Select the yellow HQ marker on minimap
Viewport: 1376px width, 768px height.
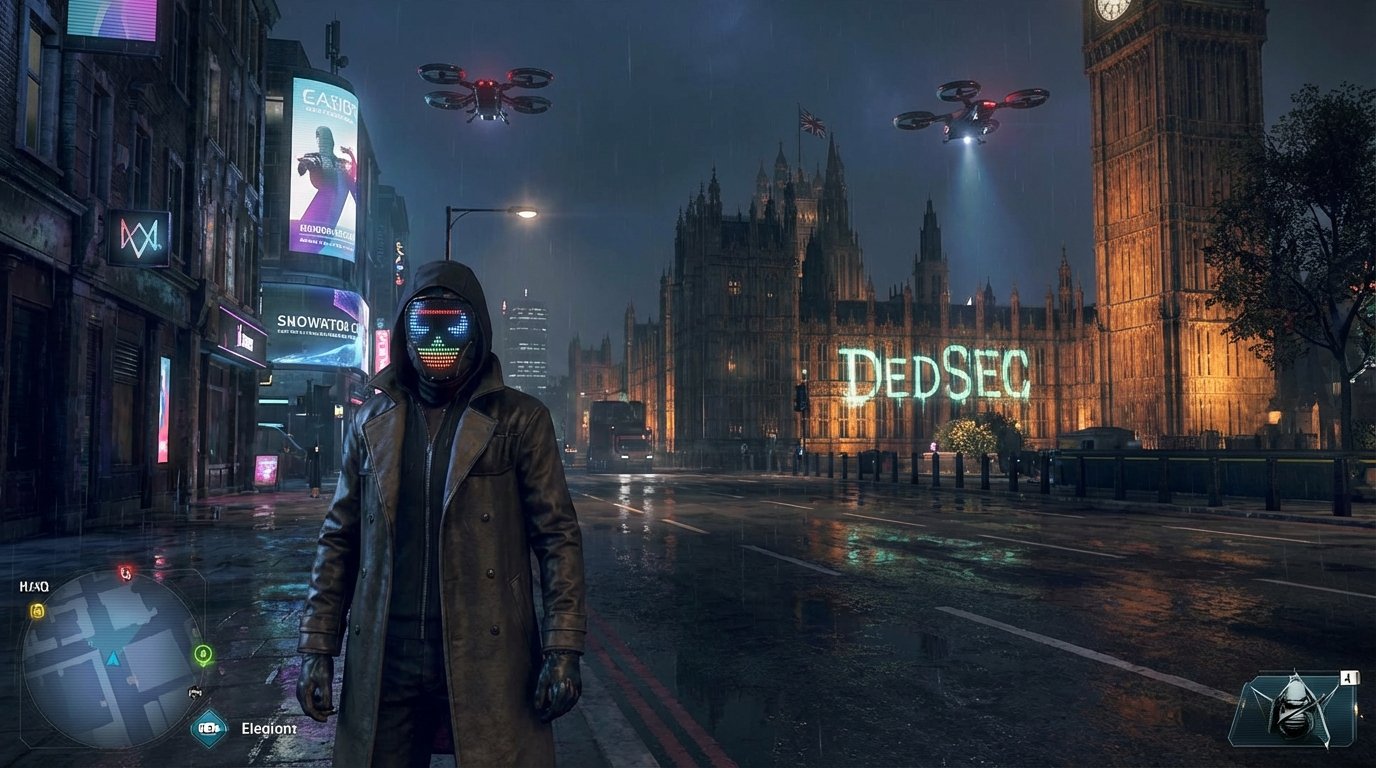point(37,610)
